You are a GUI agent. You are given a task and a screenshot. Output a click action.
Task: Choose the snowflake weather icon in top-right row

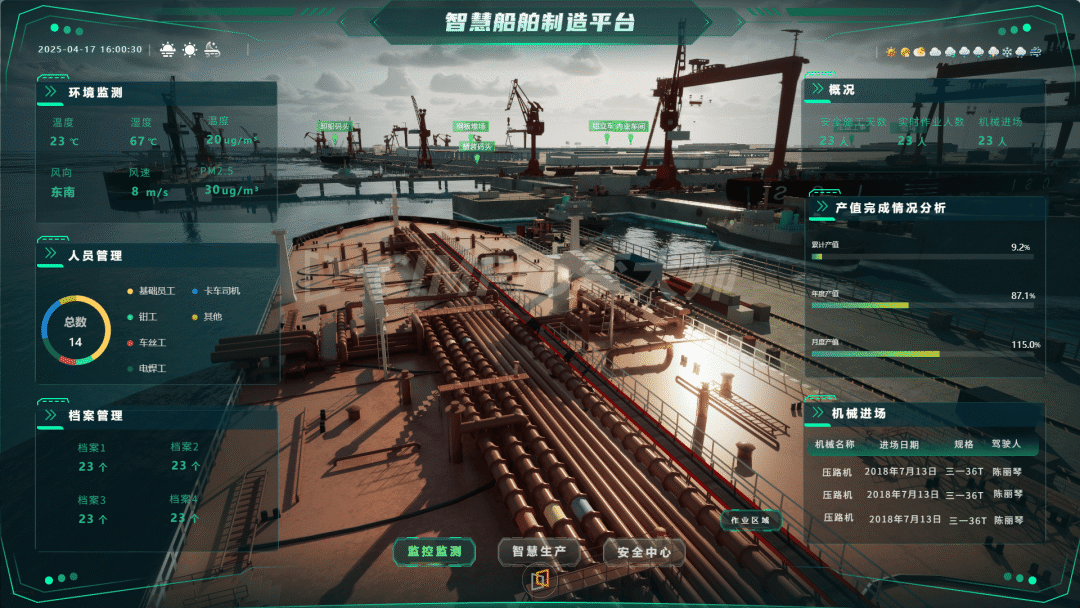point(1006,52)
